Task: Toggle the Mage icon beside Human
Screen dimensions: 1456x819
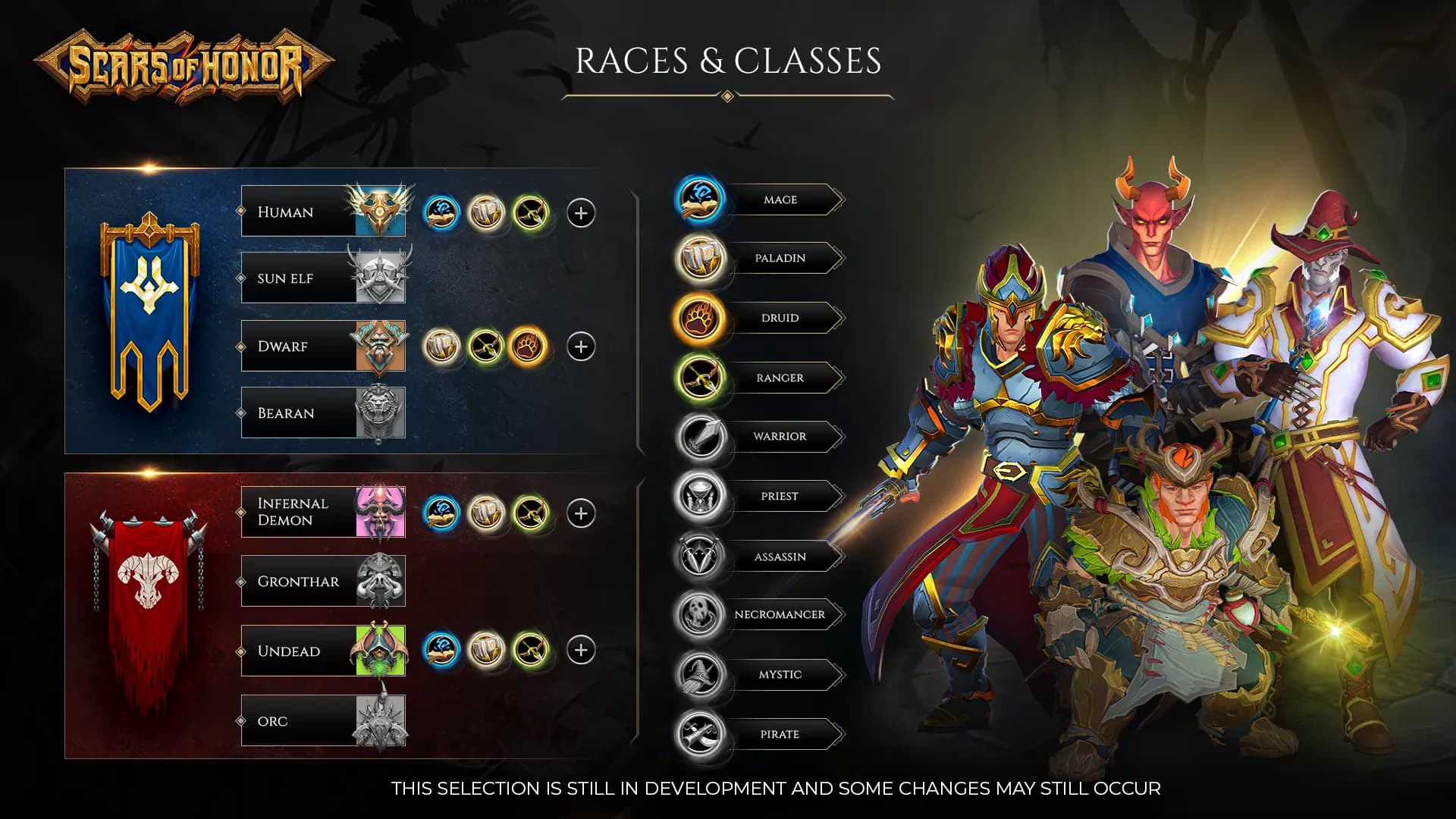Action: [x=442, y=213]
